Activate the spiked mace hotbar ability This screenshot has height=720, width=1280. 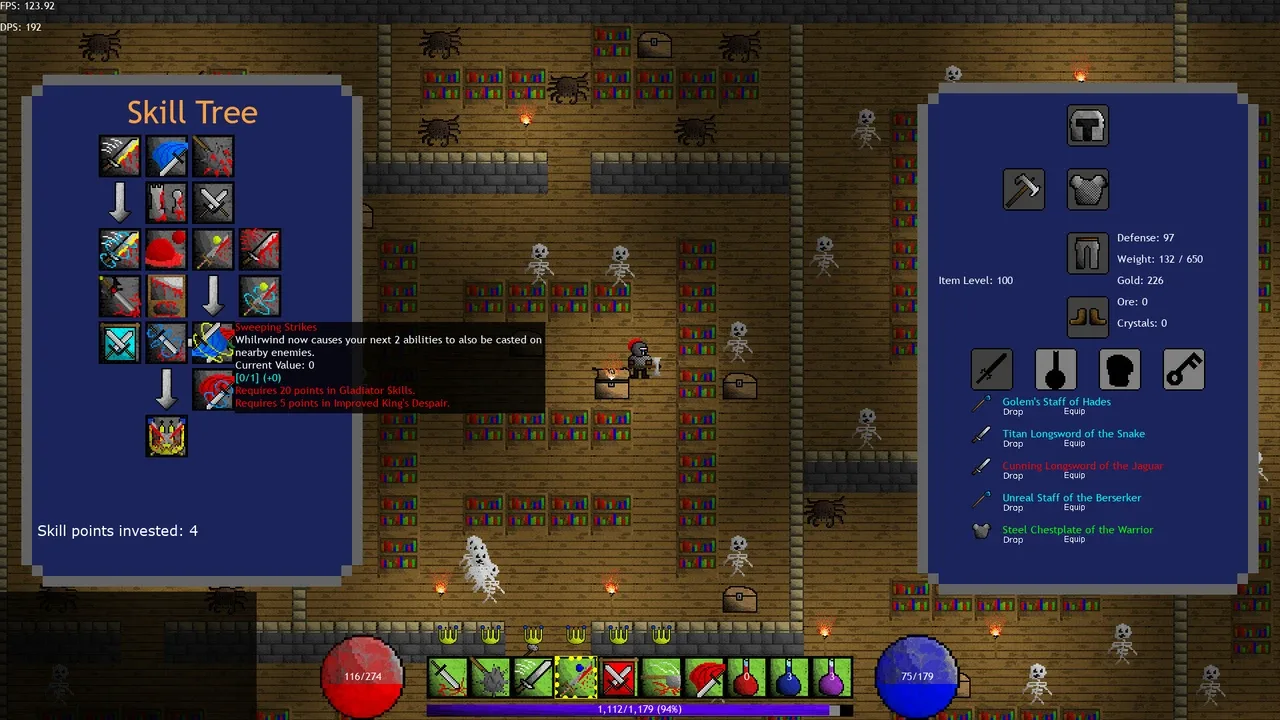click(x=490, y=677)
